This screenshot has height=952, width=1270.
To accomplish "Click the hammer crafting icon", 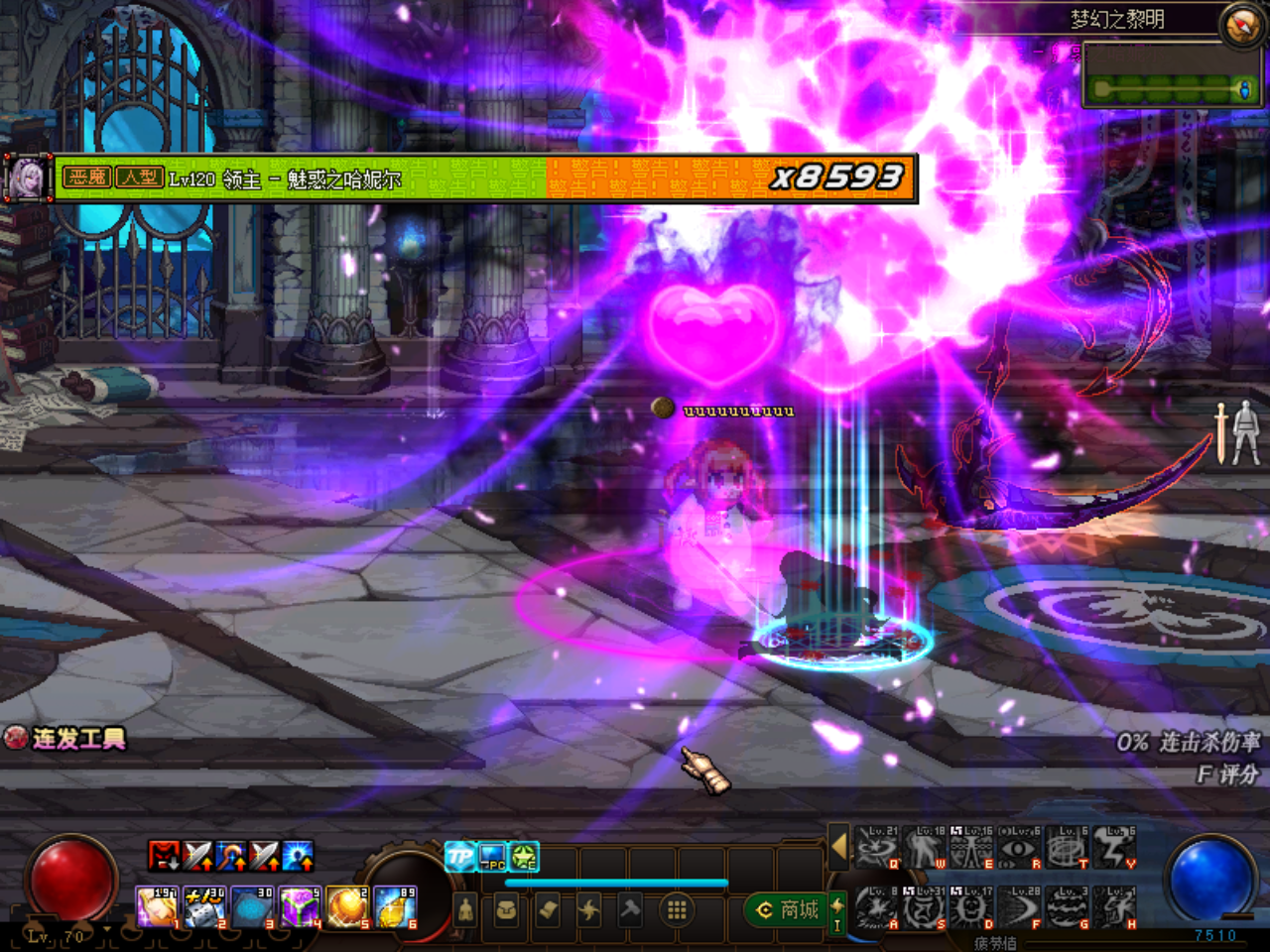I will [x=630, y=910].
